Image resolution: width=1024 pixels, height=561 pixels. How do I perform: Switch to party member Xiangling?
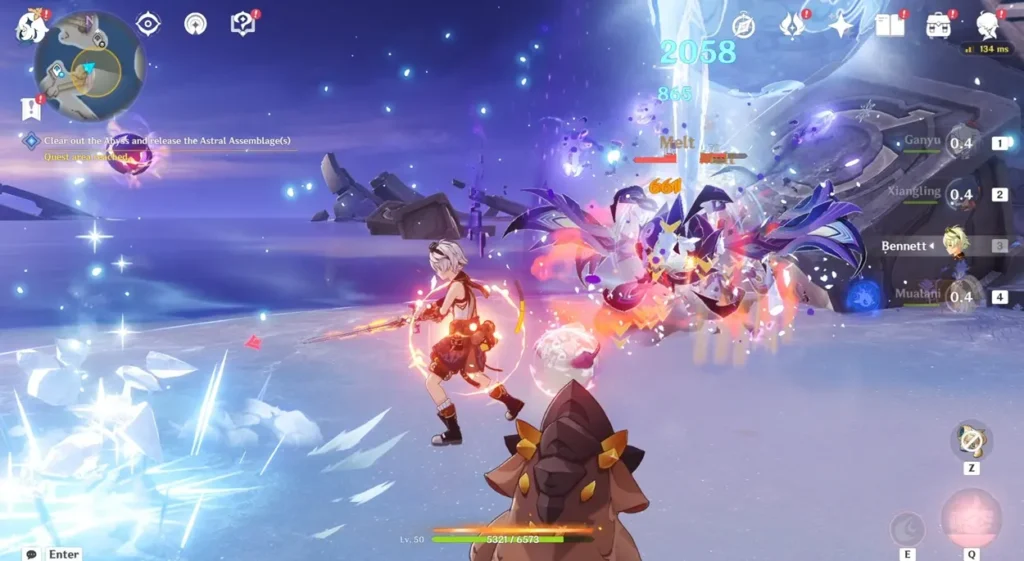pyautogui.click(x=958, y=194)
